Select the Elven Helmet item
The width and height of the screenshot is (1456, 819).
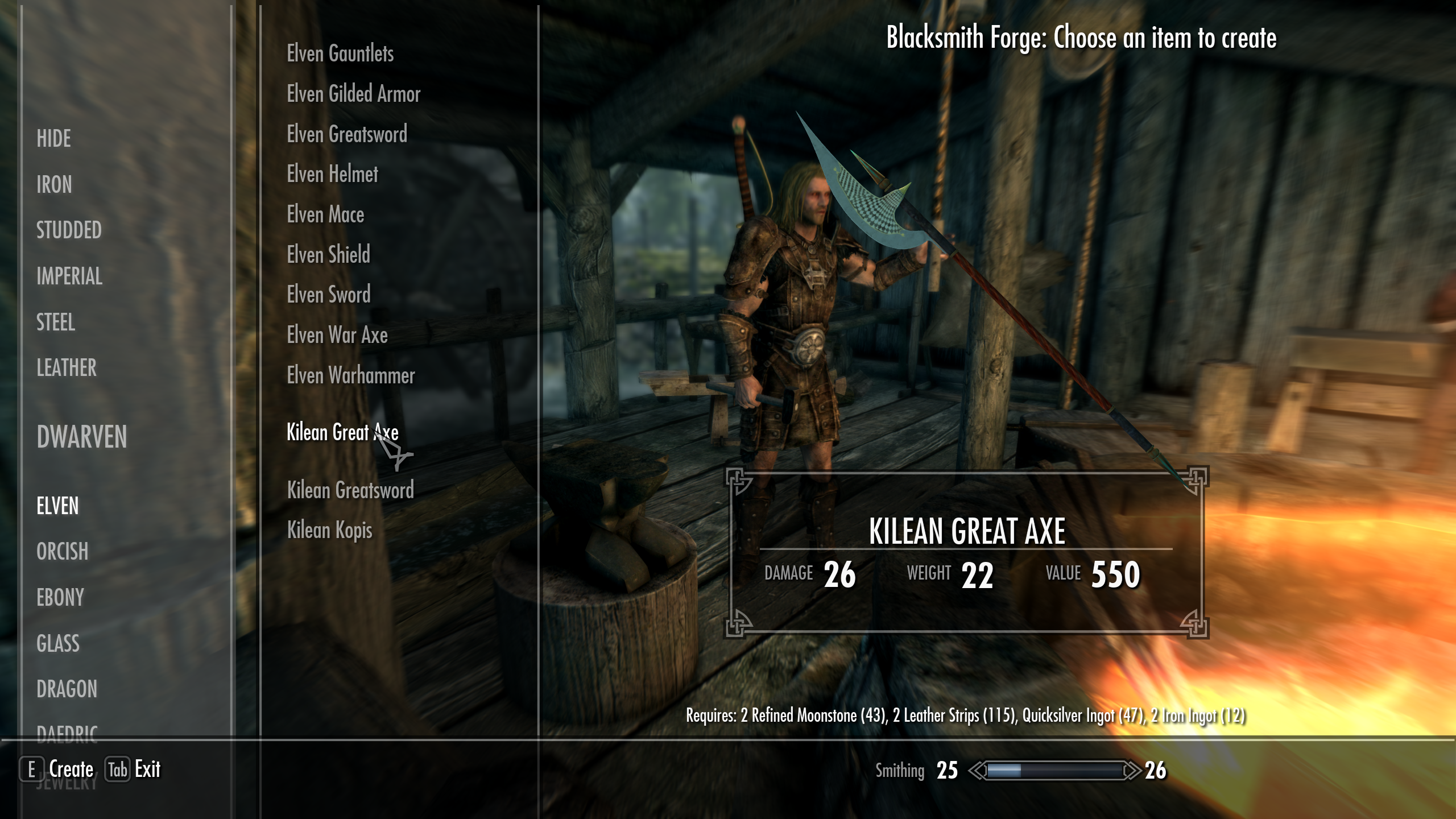(332, 175)
